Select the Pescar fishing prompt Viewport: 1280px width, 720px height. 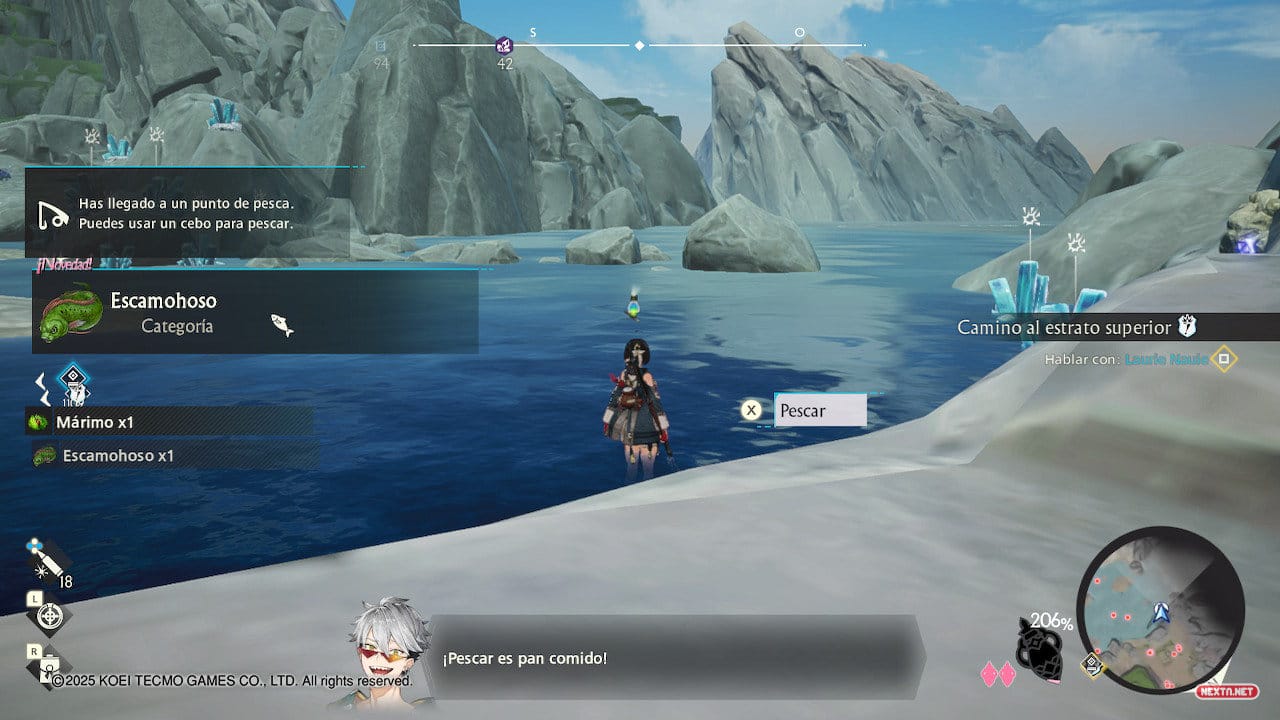pos(820,410)
